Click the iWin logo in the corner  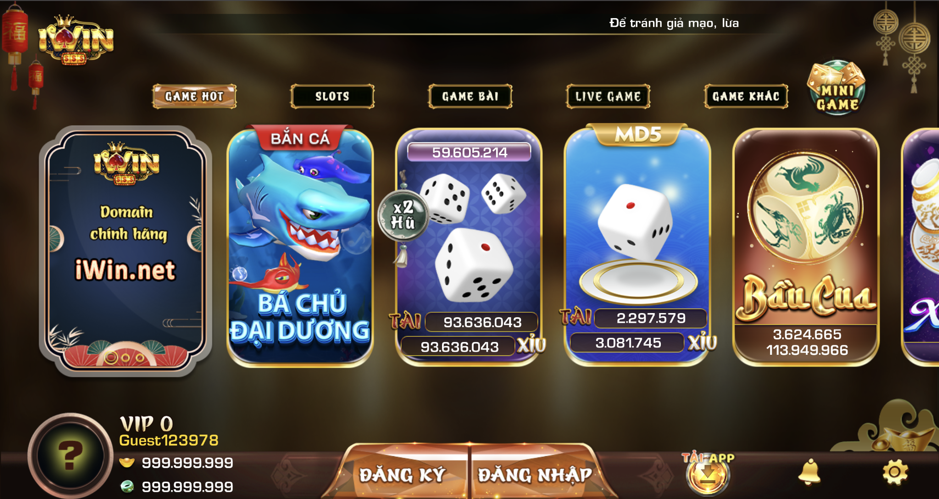[x=76, y=40]
